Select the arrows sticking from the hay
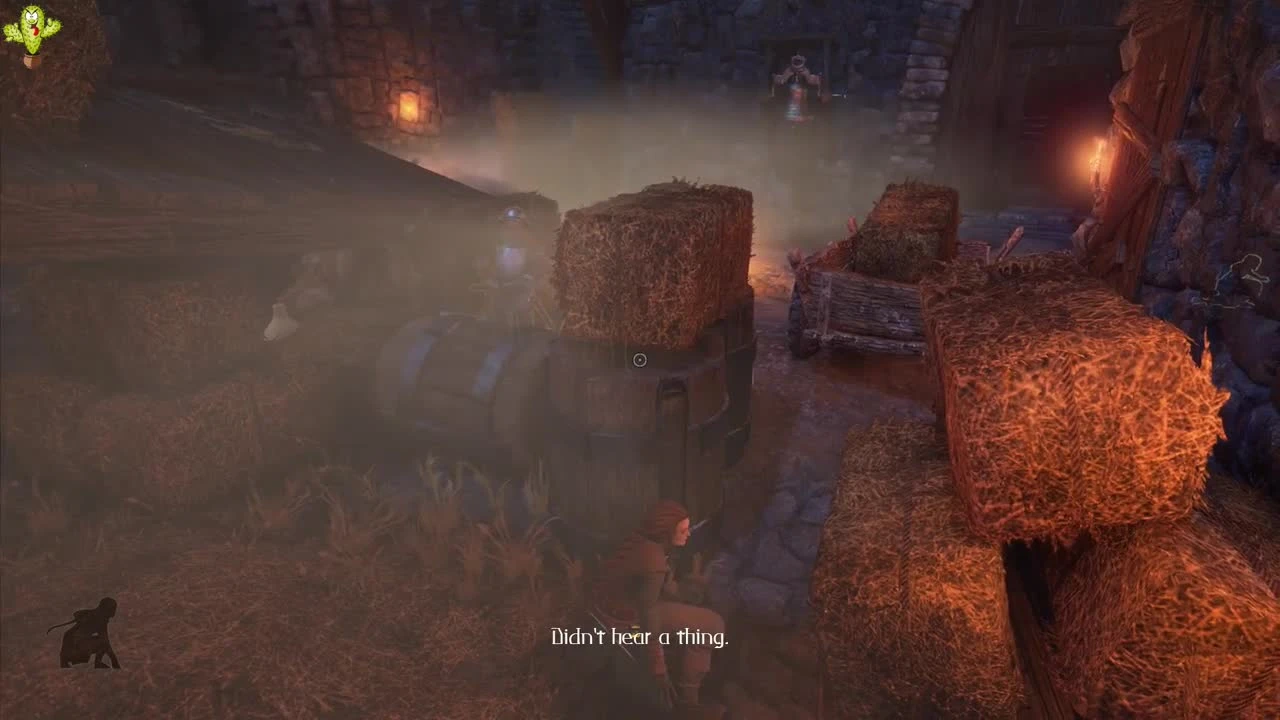Image resolution: width=1280 pixels, height=720 pixels. point(1010,245)
